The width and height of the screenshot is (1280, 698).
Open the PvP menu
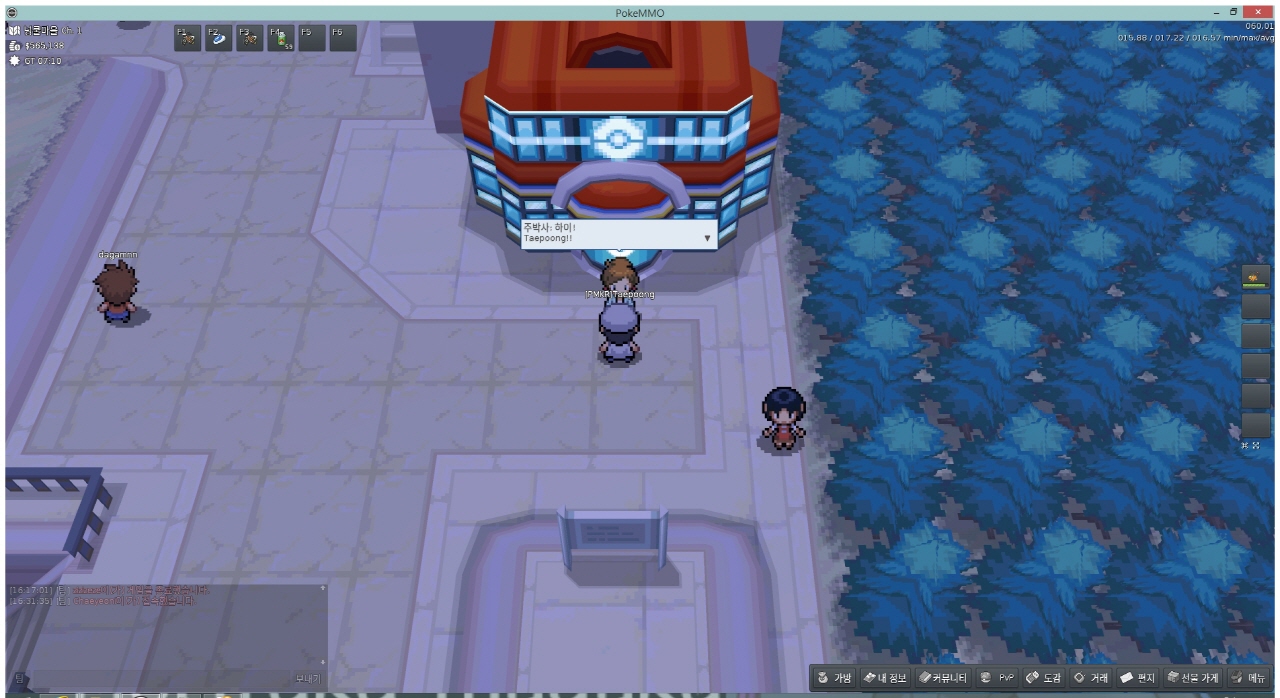997,678
